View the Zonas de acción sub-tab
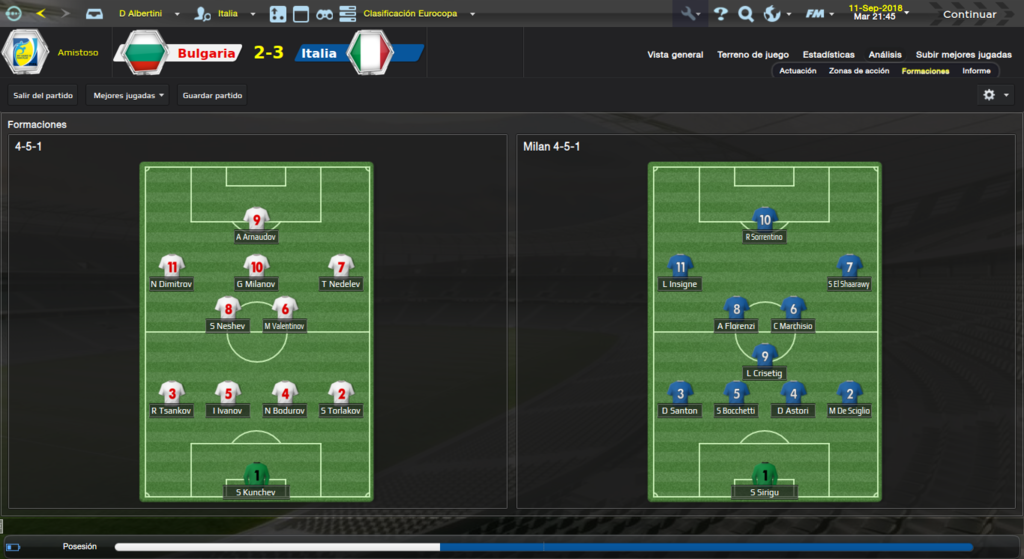1024x559 pixels. pos(858,71)
